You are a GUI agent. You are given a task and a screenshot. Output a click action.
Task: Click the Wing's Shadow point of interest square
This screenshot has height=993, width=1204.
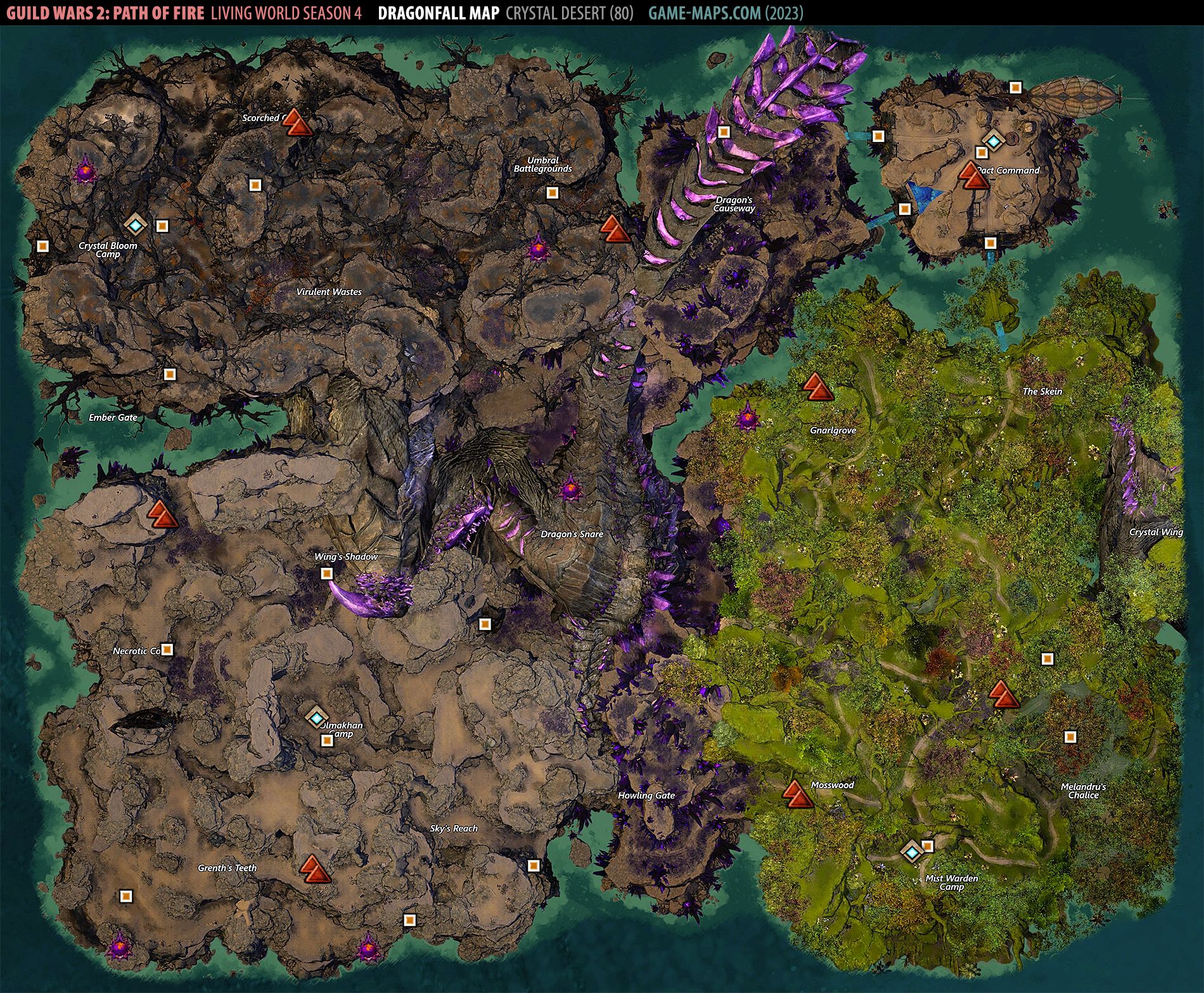326,573
